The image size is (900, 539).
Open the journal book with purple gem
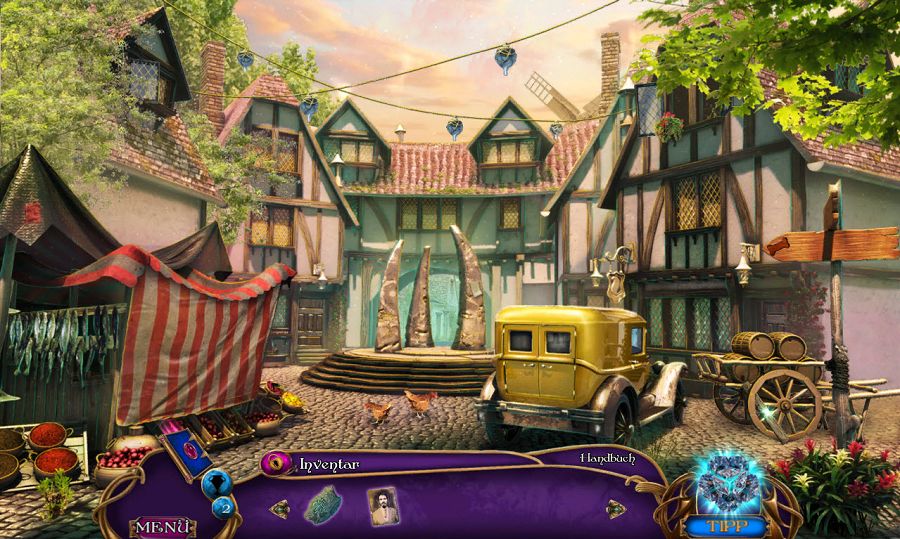tap(188, 454)
